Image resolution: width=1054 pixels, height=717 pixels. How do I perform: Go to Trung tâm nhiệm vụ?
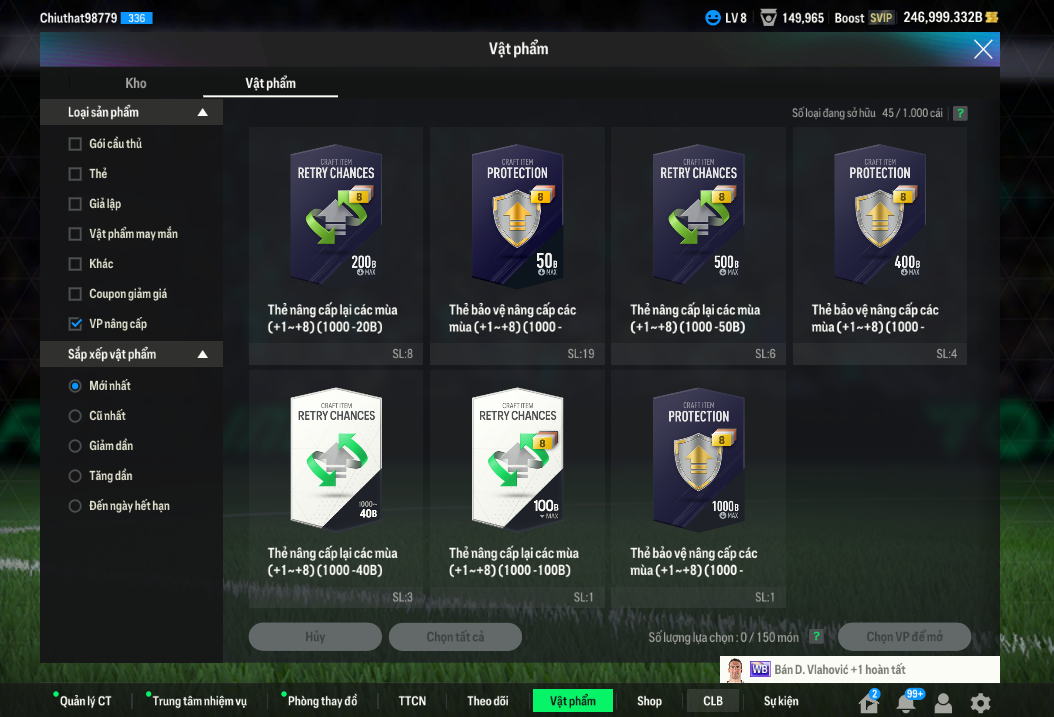[199, 701]
